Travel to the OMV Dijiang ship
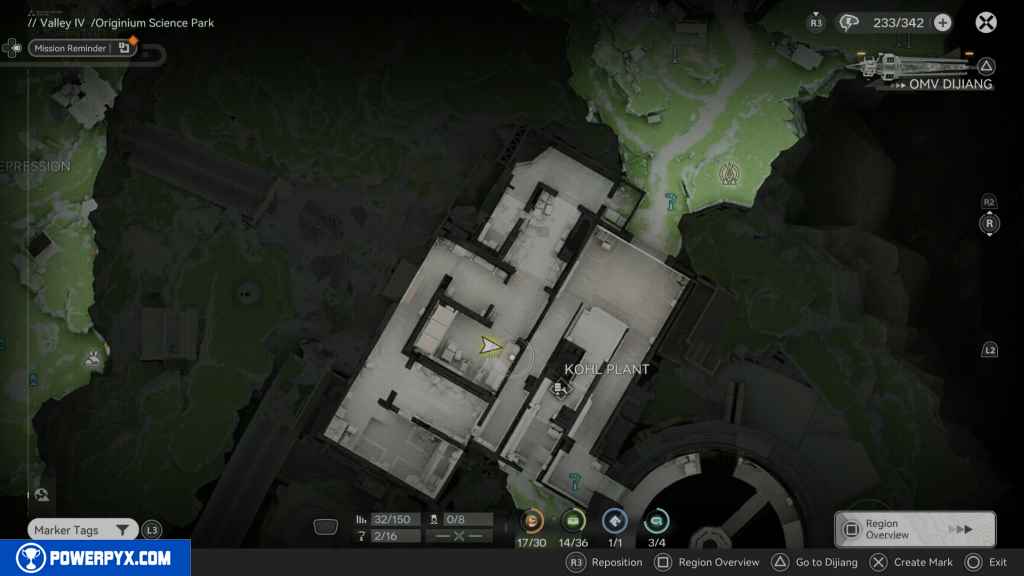The width and height of the screenshot is (1024, 576). coord(920,68)
